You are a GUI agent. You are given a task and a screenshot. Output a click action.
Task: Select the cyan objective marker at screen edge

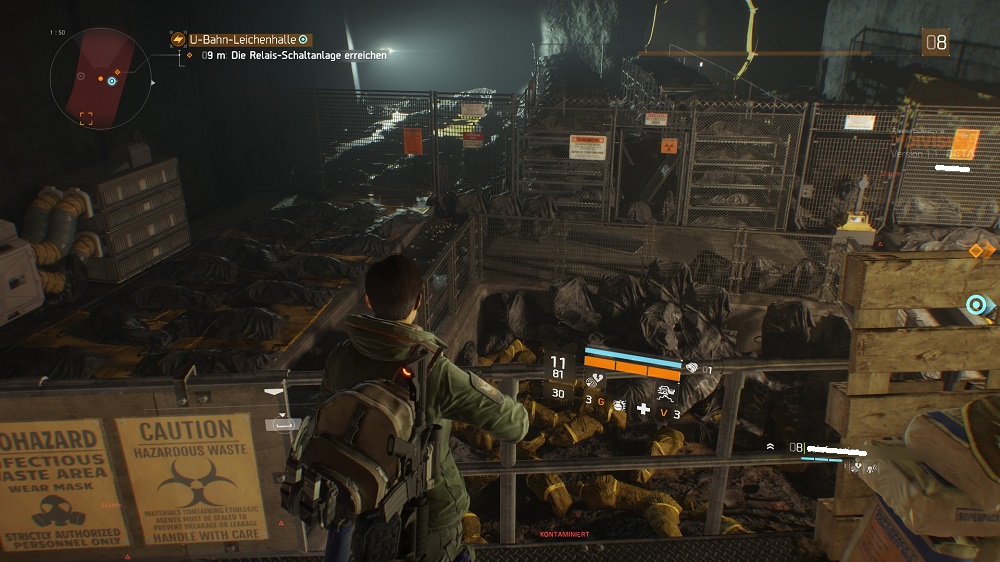(977, 304)
